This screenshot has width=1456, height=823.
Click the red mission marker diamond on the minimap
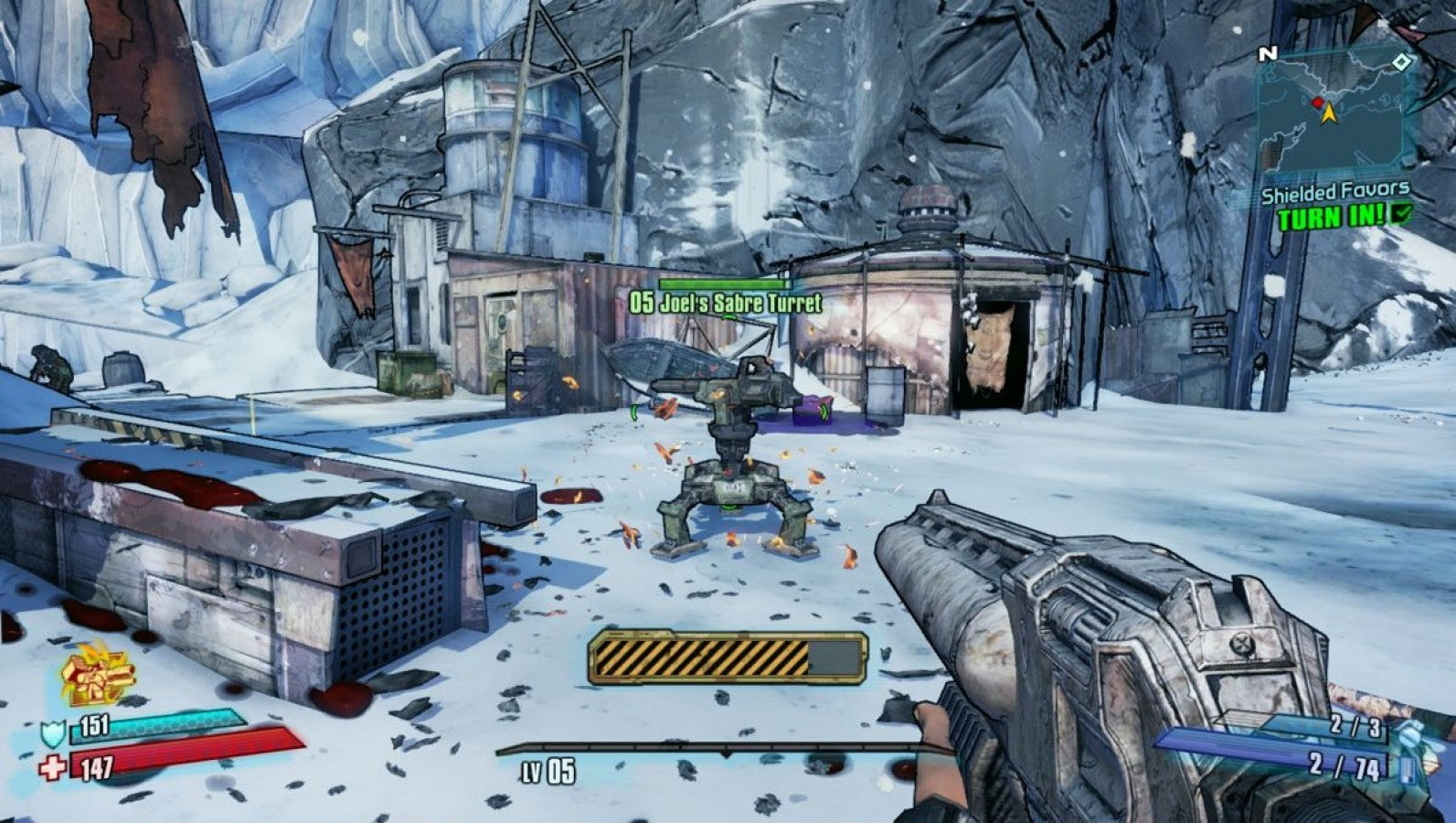coord(1316,104)
